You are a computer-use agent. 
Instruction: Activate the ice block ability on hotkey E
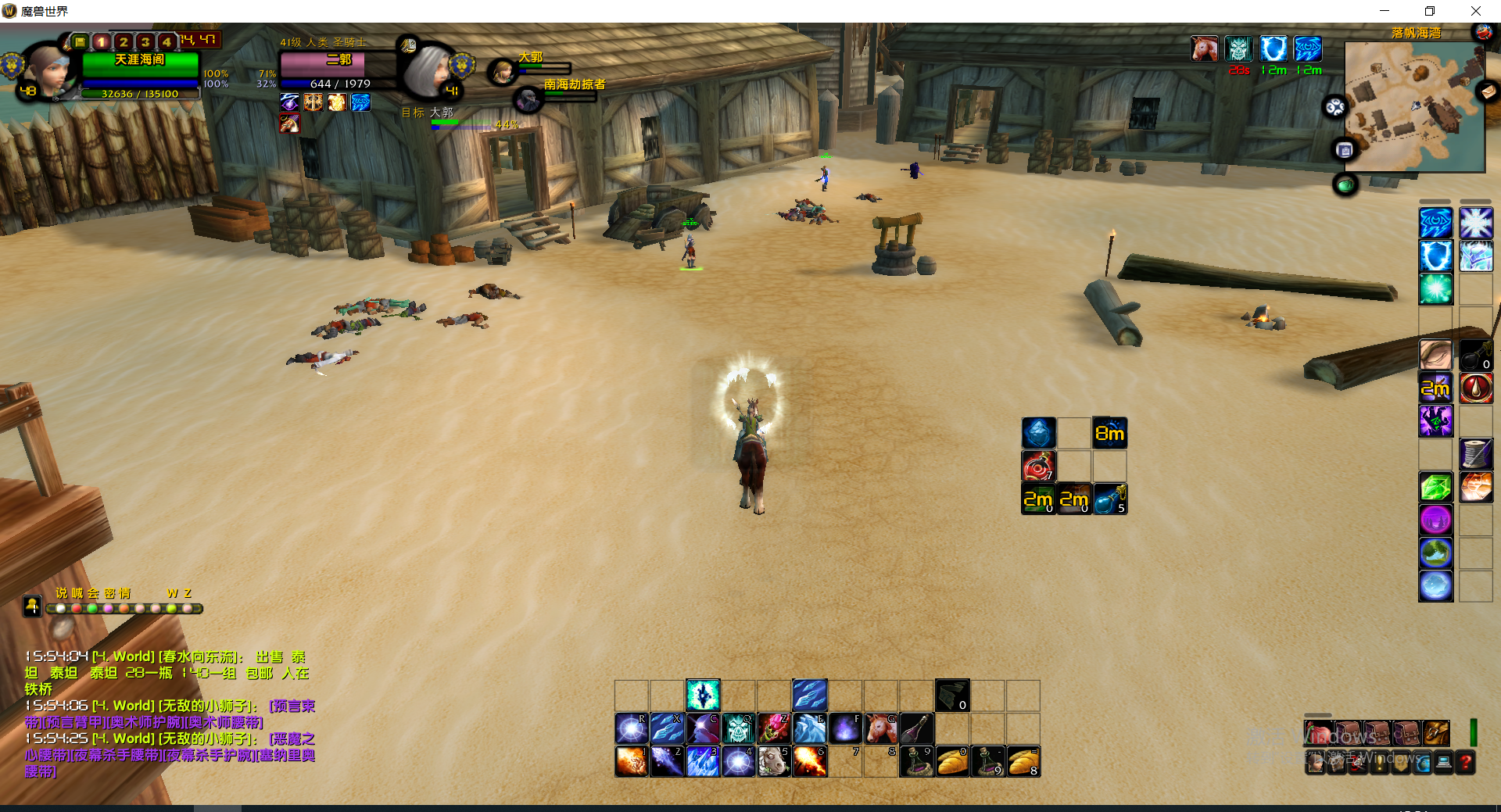click(x=809, y=728)
